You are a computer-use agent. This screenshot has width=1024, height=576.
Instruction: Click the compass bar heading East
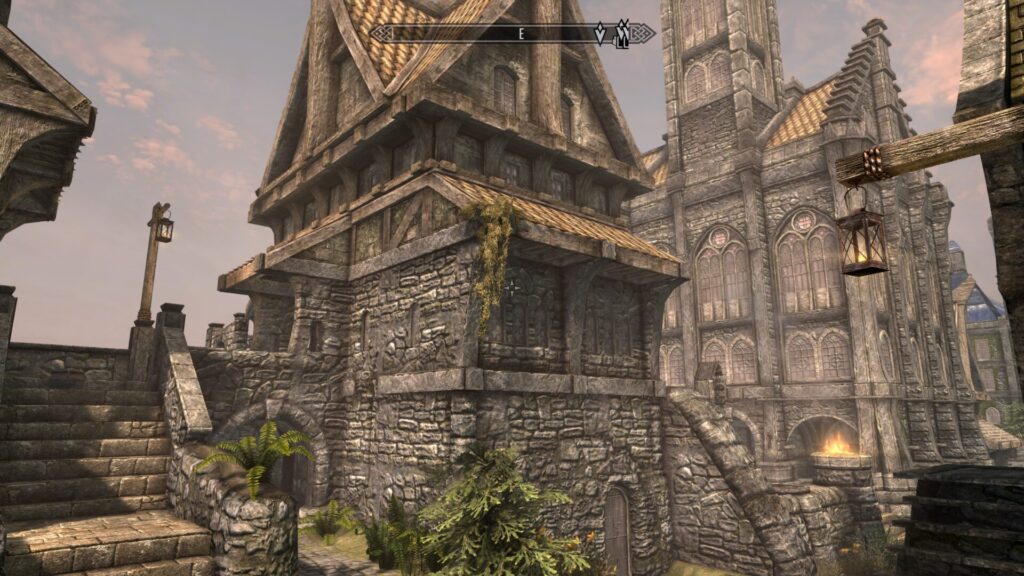[521, 34]
